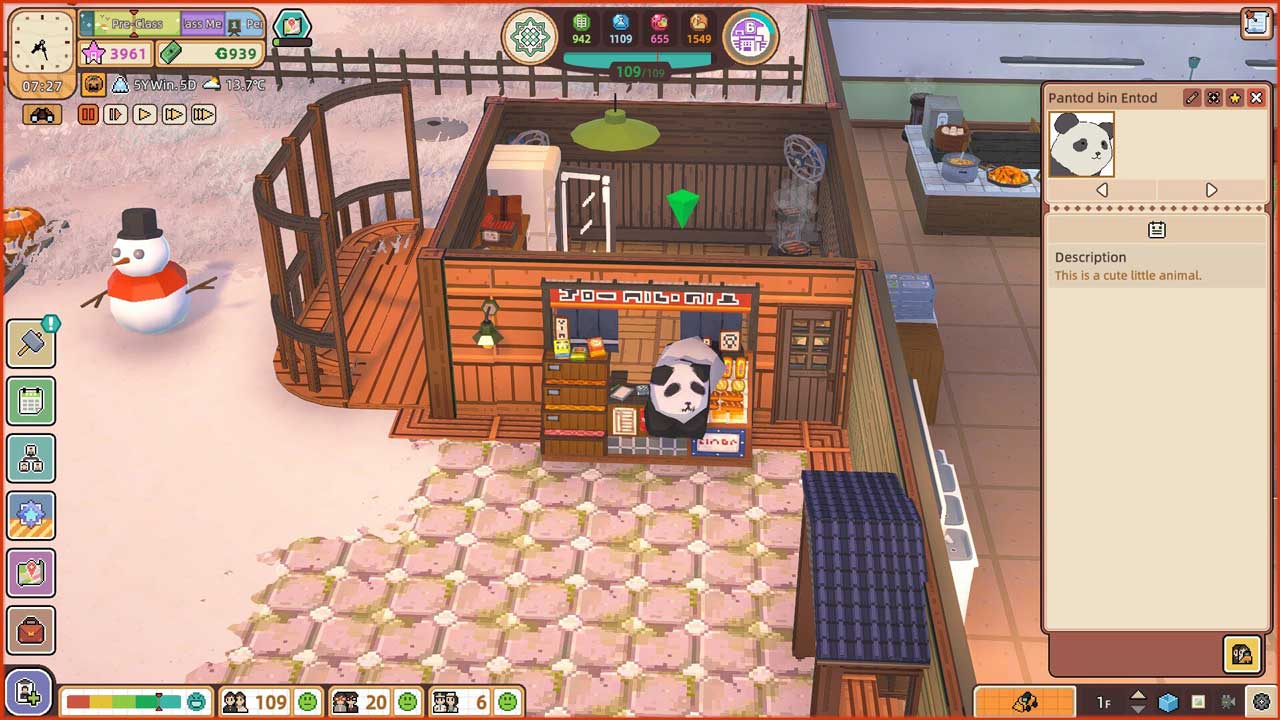Focus camera on the panda character
1280x720 pixels.
click(x=1213, y=98)
